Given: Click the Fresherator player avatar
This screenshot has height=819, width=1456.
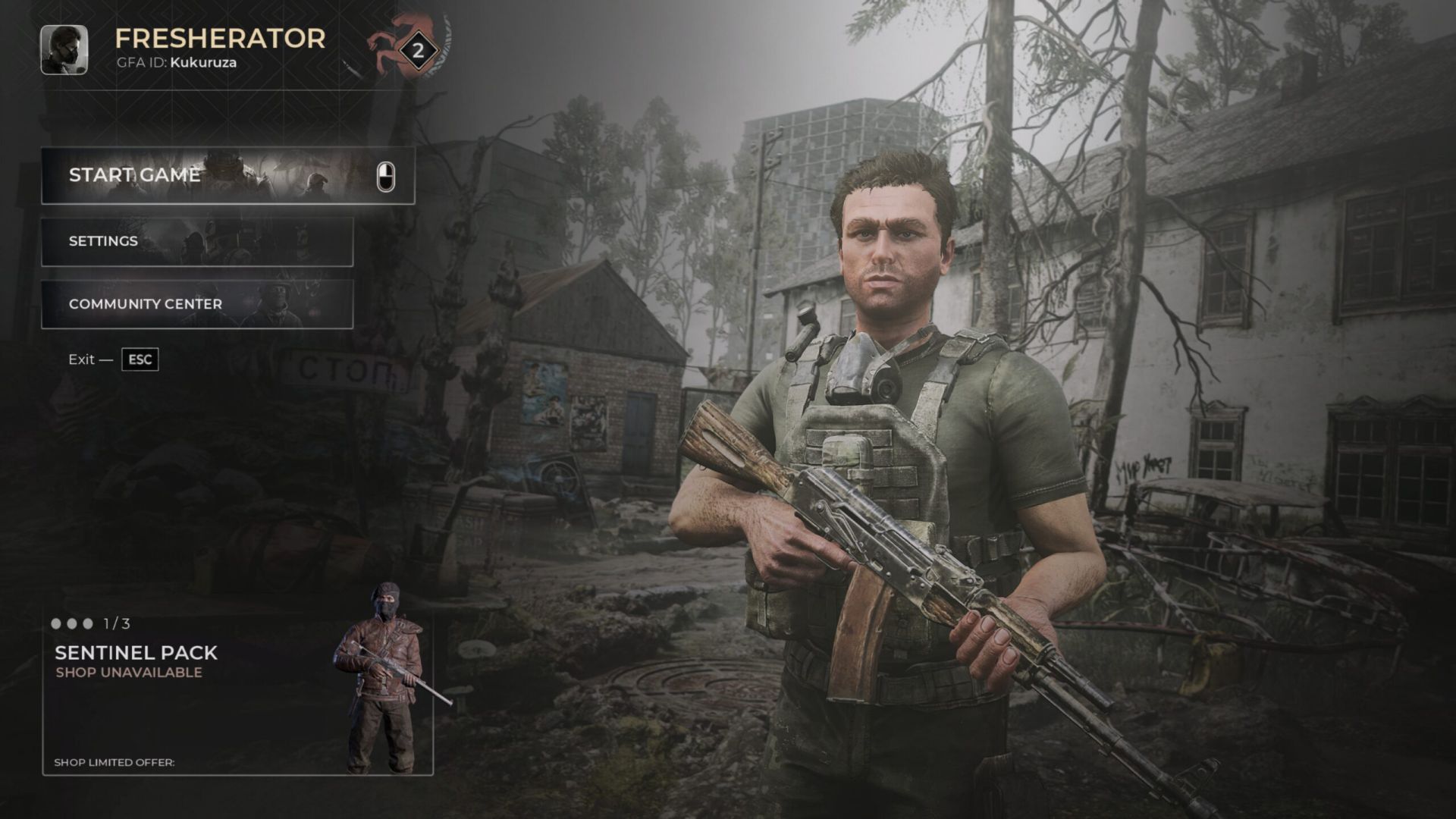Looking at the screenshot, I should point(64,50).
